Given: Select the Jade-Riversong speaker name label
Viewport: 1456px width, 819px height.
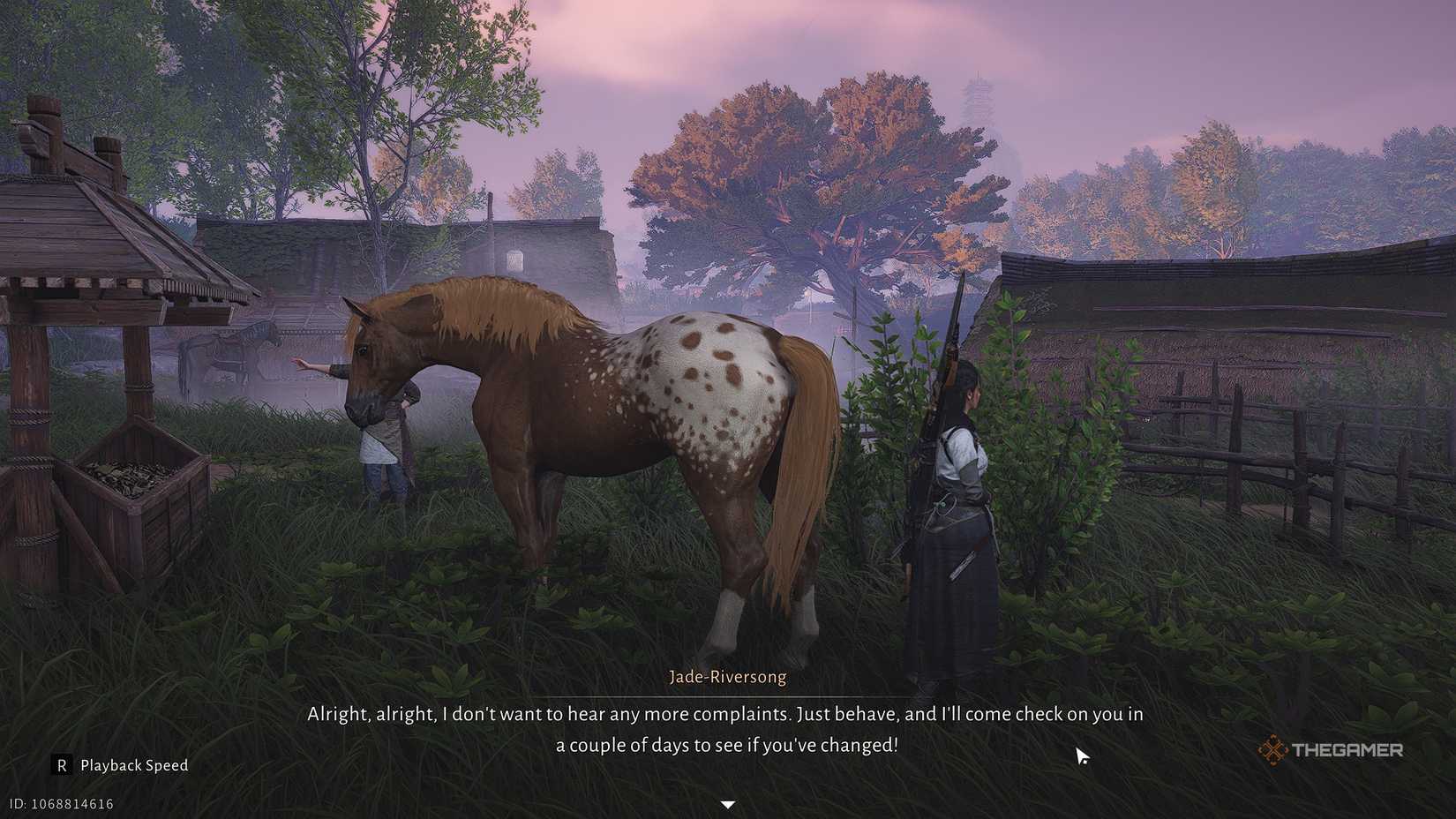Looking at the screenshot, I should pyautogui.click(x=727, y=676).
